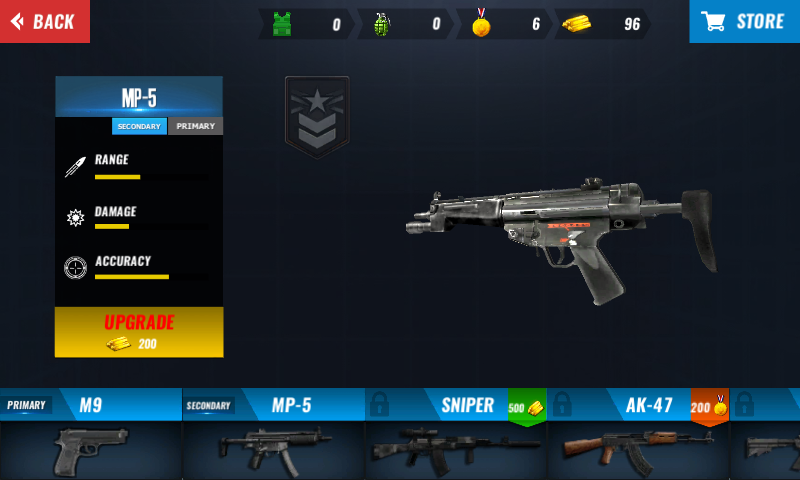Choose the MP-5 weapon card
Screen dimensions: 800x480
(273, 434)
